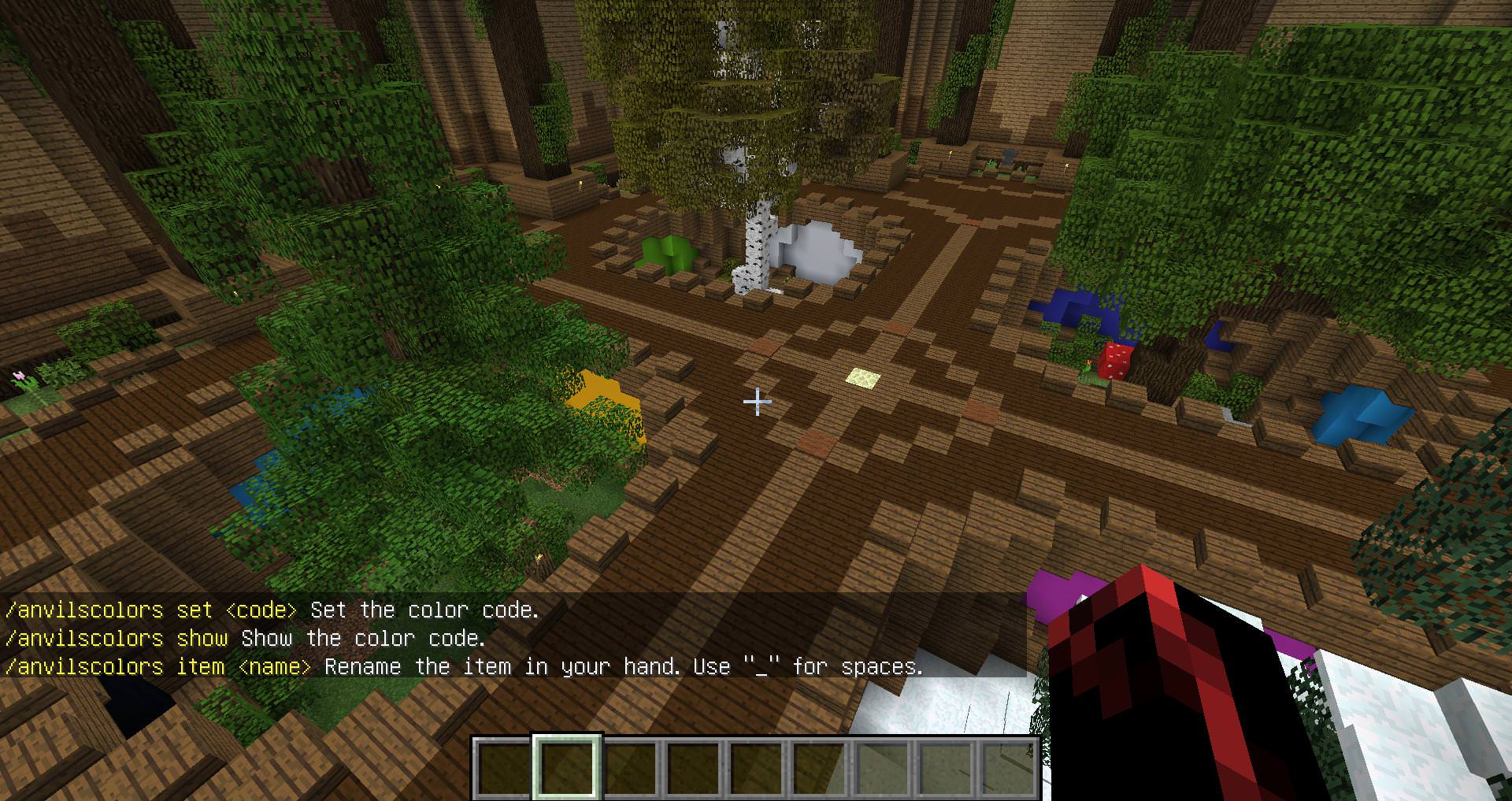Screen dimensions: 1512x801
Task: Click the <name> argument placeholder text
Action: click(272, 666)
